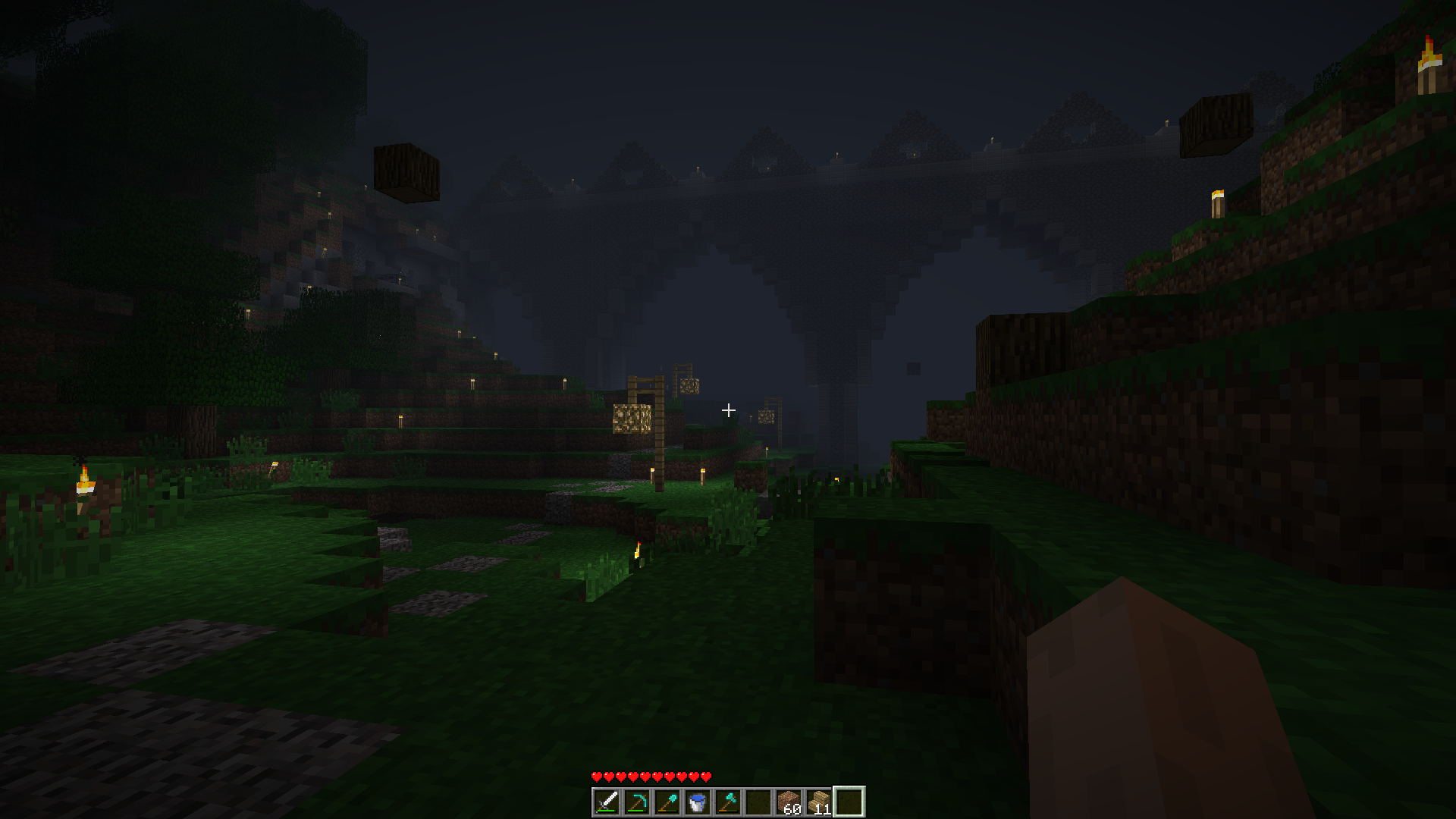Click the rightmost red heart indicator
This screenshot has width=1456, height=819.
click(x=707, y=777)
